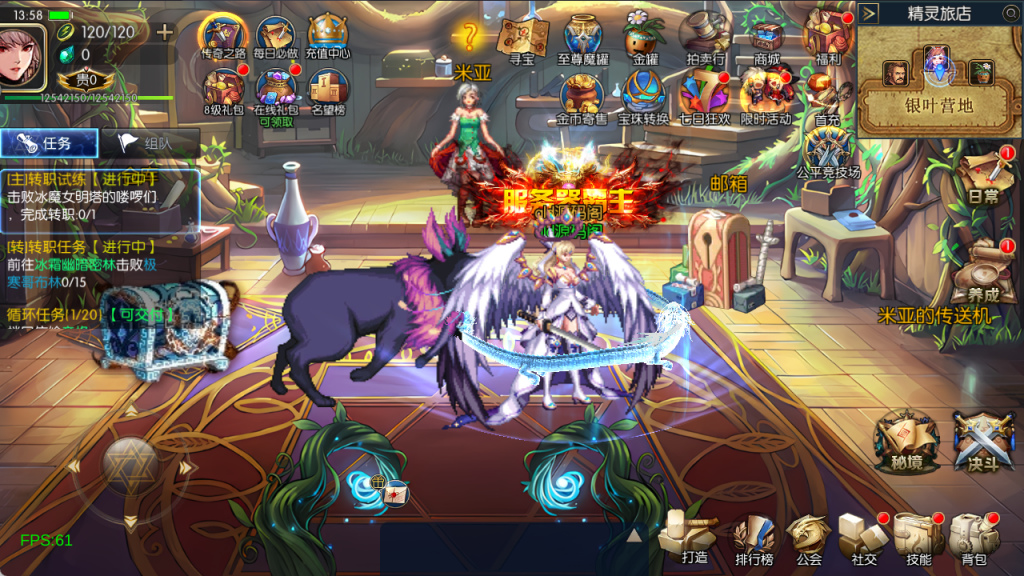Screen dimensions: 1024x576
Task: Switch to the 任务 quest tab
Action: (50, 143)
